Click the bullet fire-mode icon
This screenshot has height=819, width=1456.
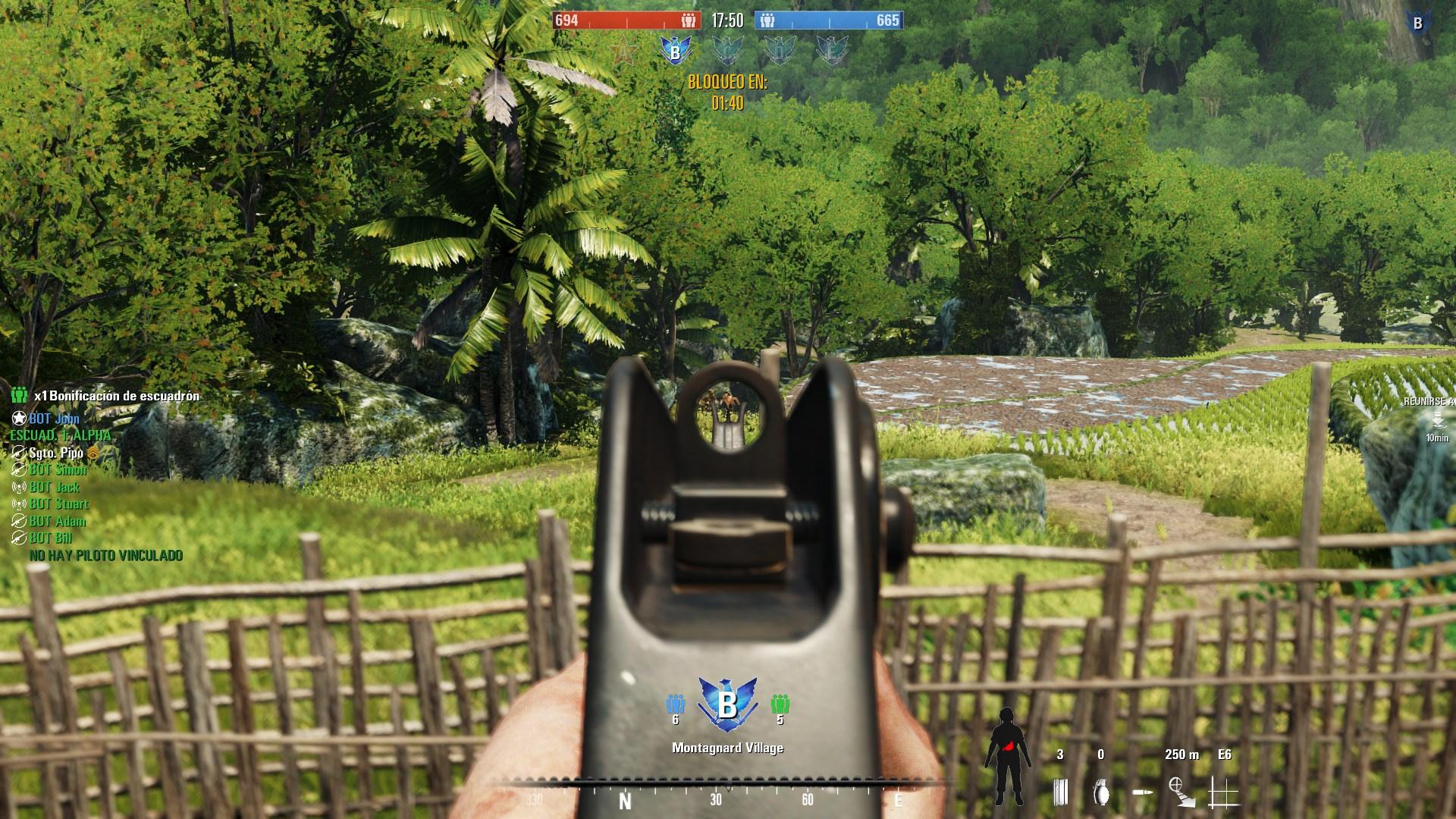(1143, 793)
